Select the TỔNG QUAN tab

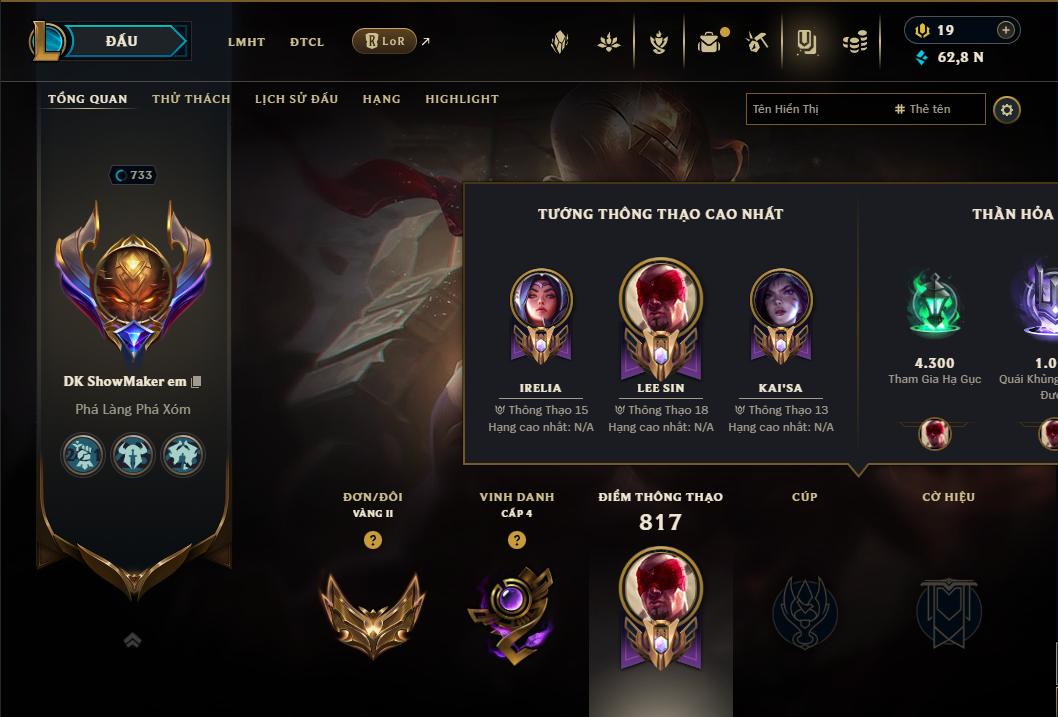pyautogui.click(x=88, y=99)
